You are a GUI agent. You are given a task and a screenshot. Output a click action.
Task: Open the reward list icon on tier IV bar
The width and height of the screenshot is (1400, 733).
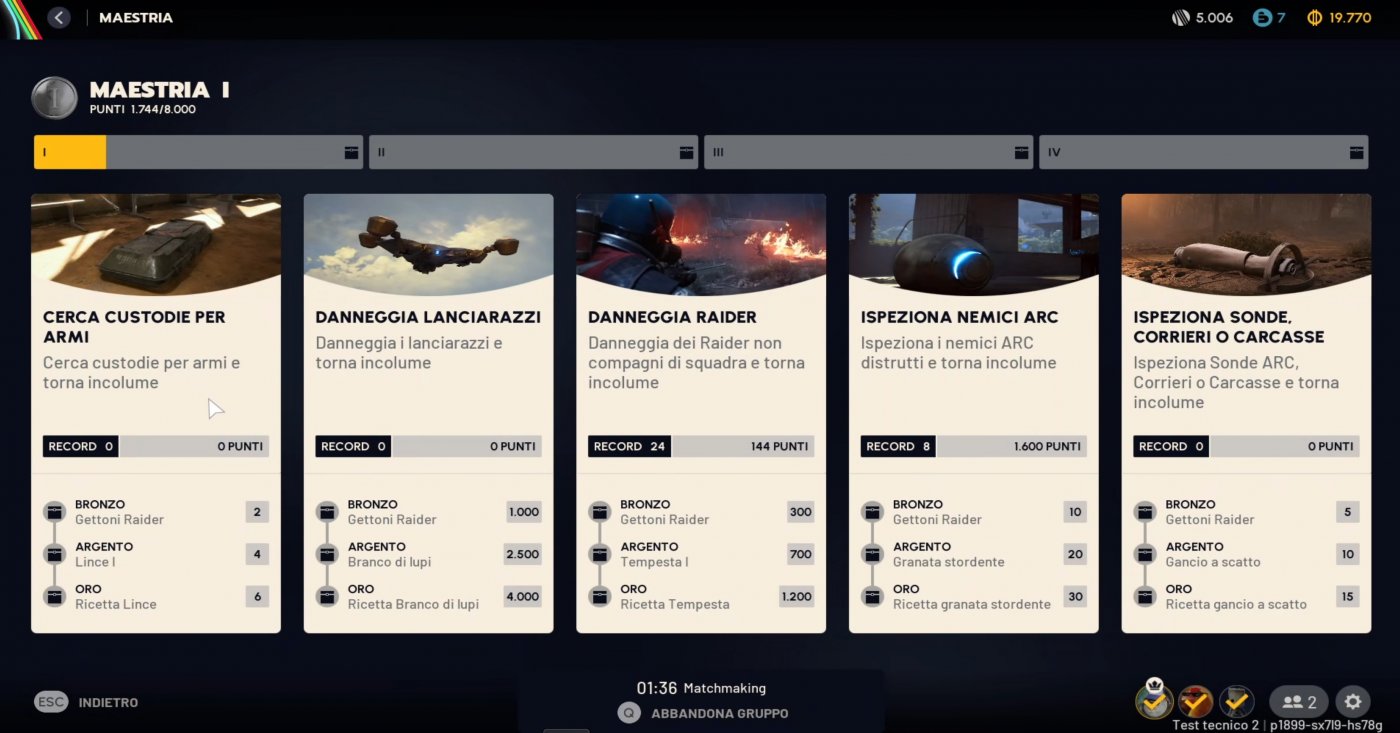pyautogui.click(x=1356, y=152)
